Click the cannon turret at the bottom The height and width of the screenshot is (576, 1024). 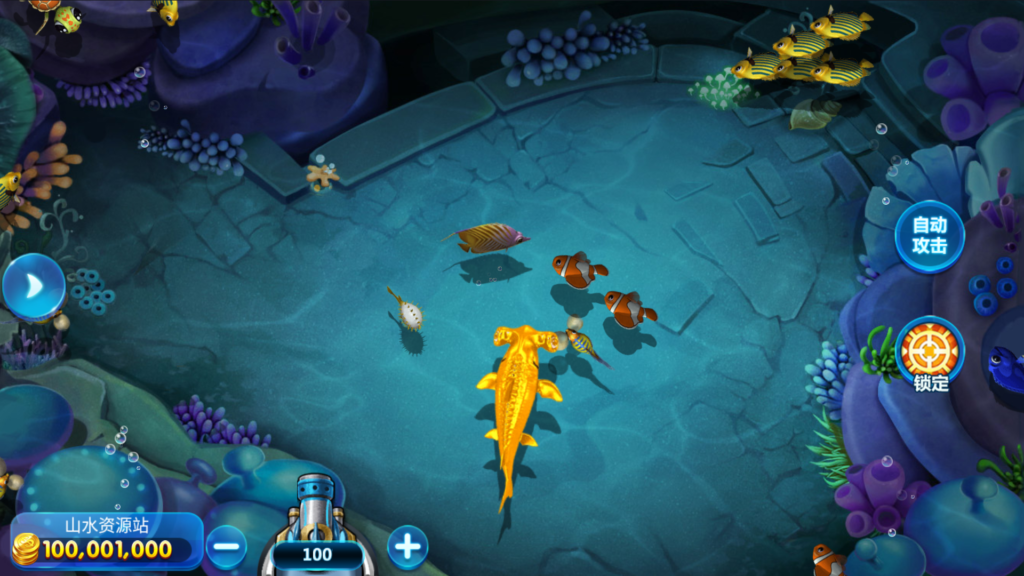pyautogui.click(x=317, y=514)
